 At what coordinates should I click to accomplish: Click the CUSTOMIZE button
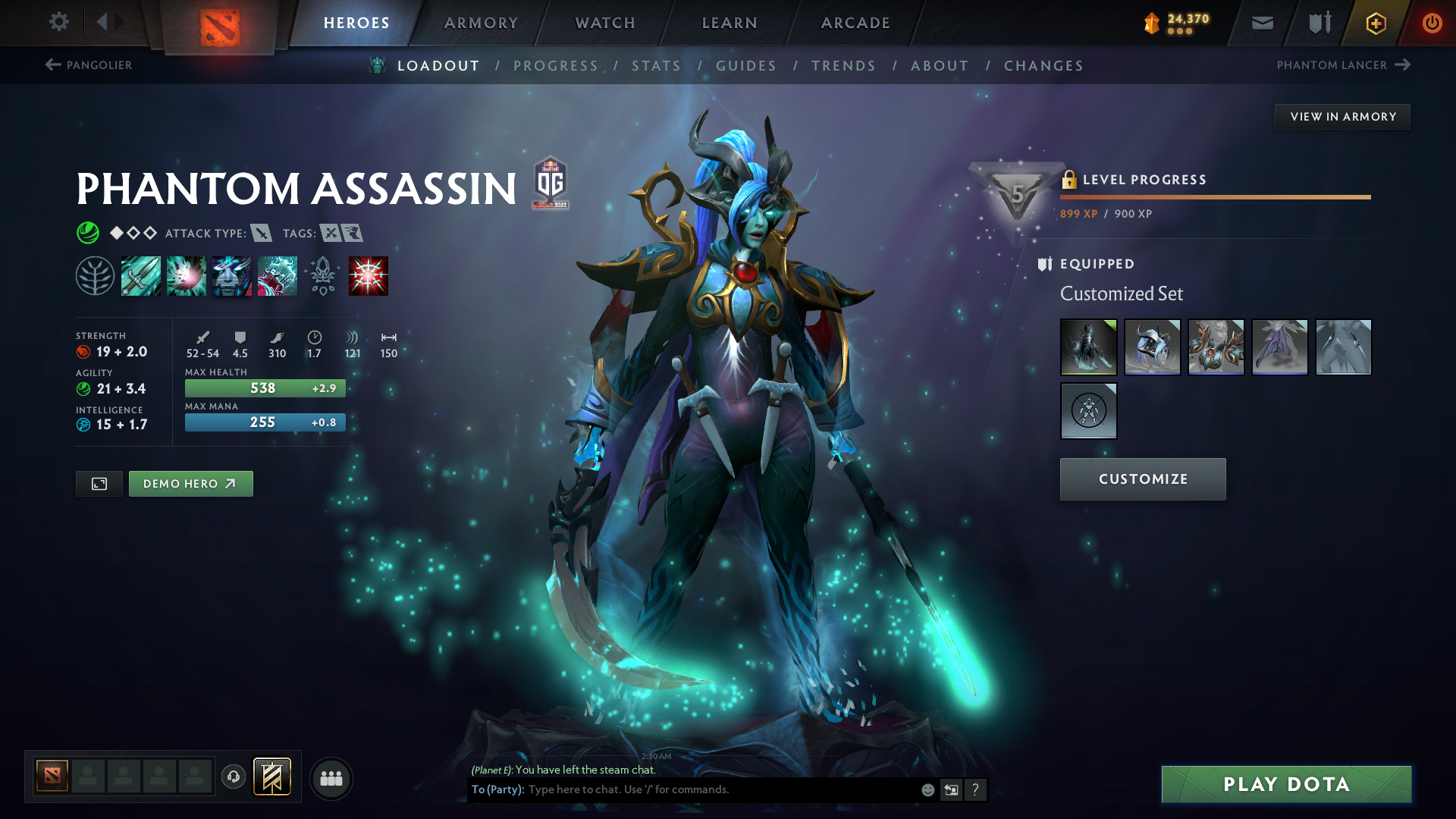click(x=1143, y=479)
